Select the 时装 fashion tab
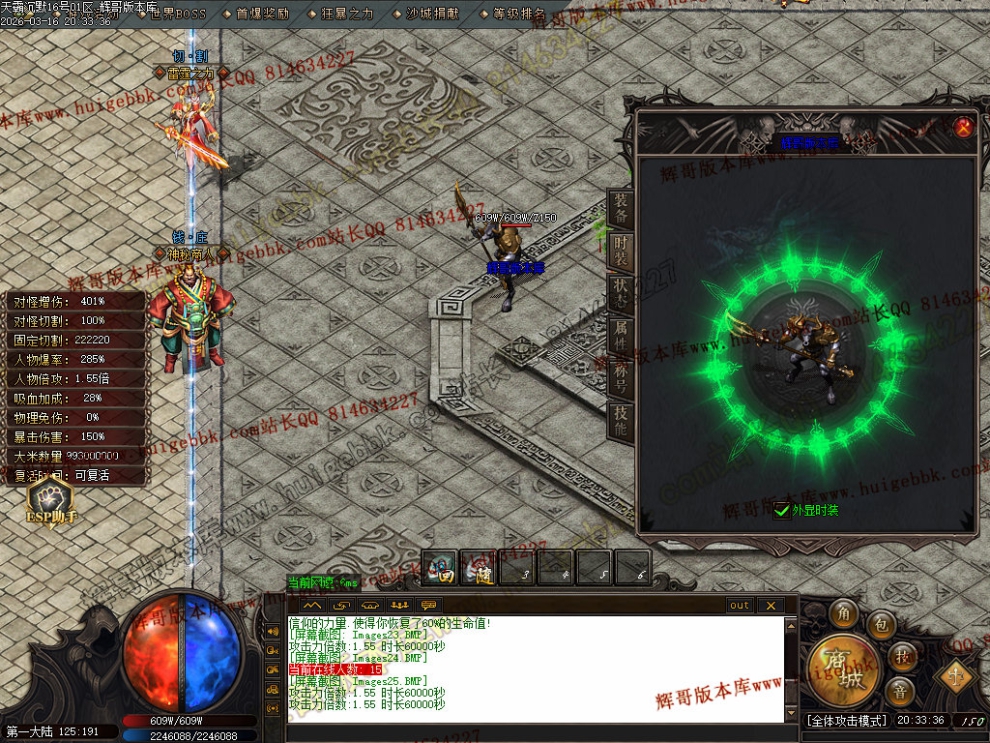The image size is (990, 743). (621, 253)
